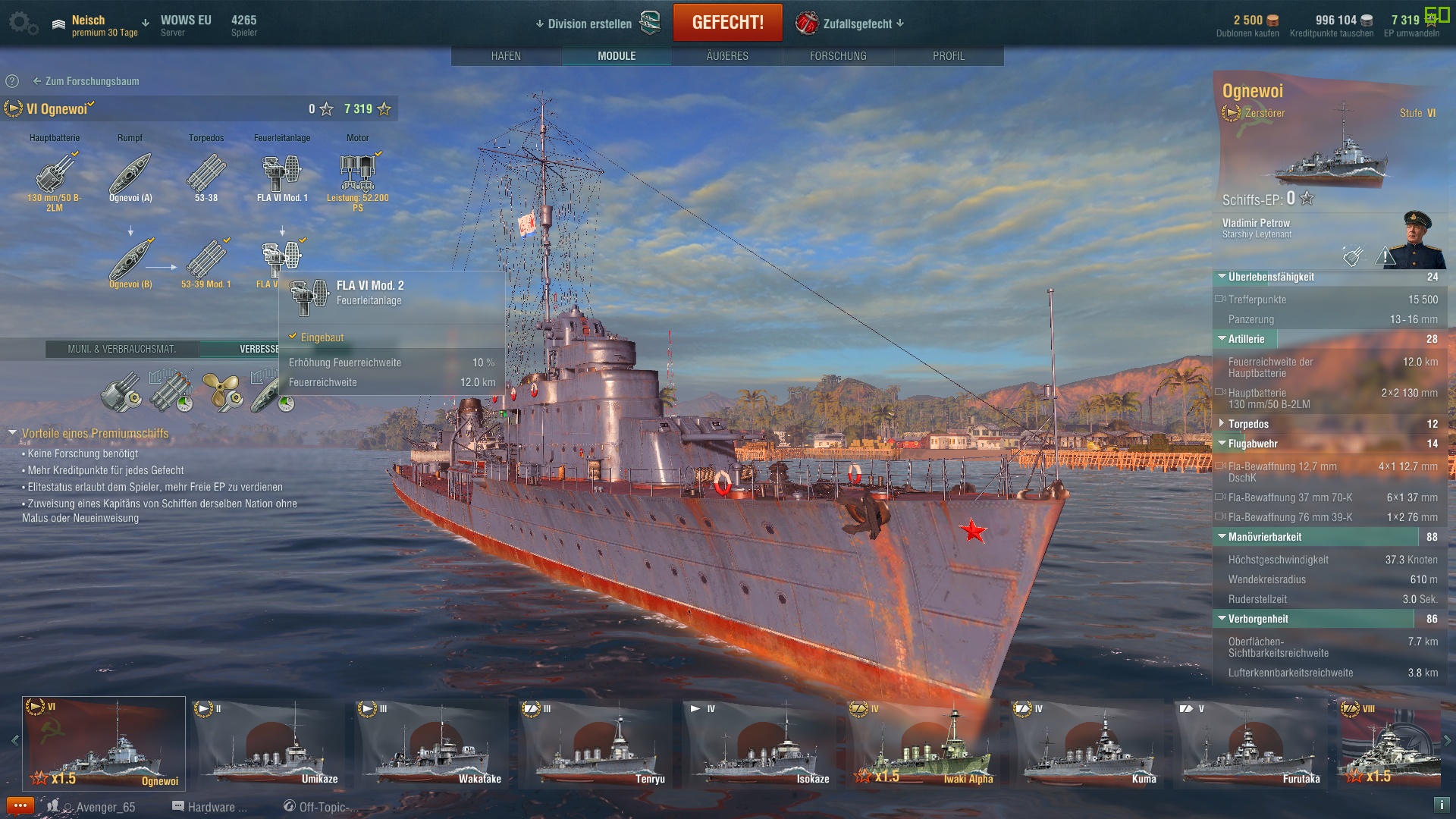Expand the Torpedos stats section
This screenshot has height=819, width=1456.
tap(1222, 424)
